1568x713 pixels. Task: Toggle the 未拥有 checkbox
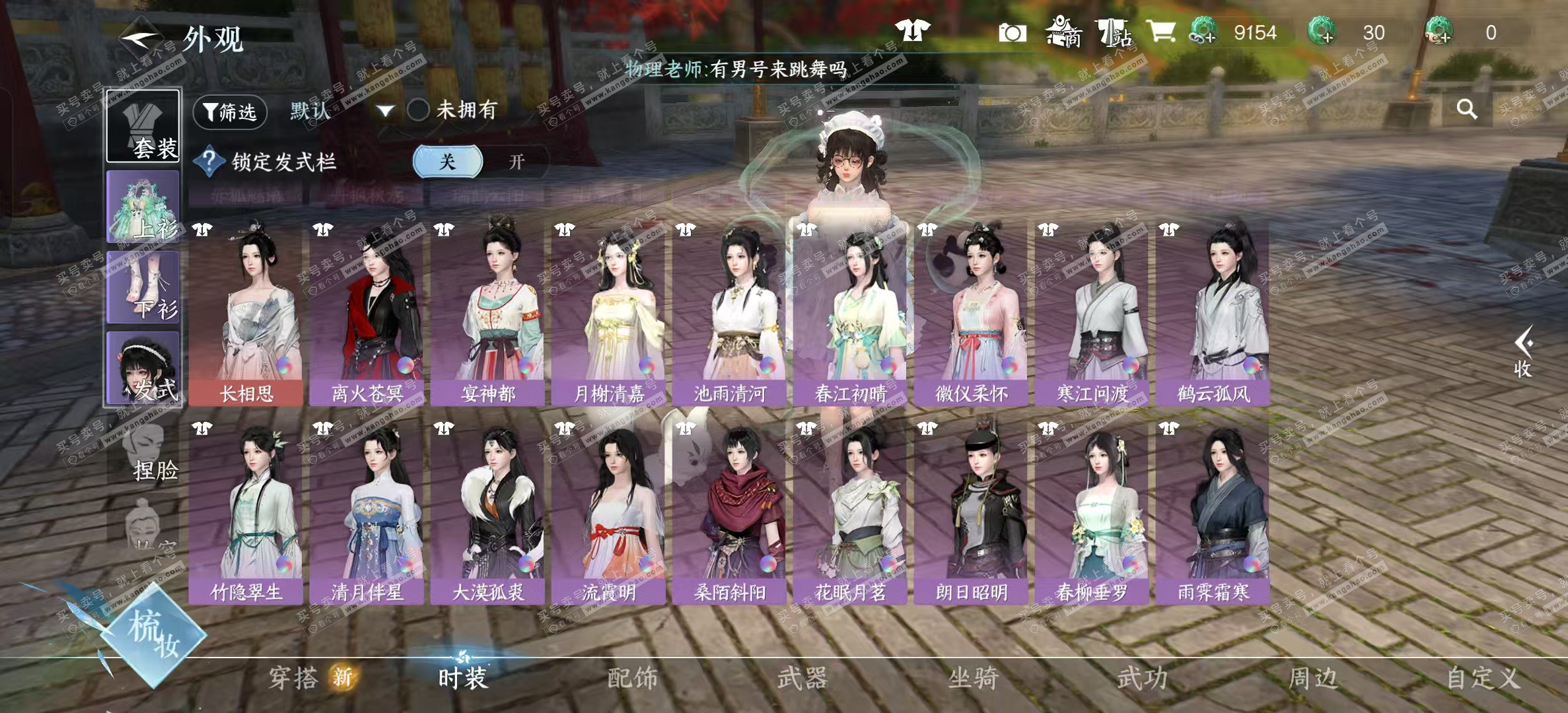[x=418, y=110]
